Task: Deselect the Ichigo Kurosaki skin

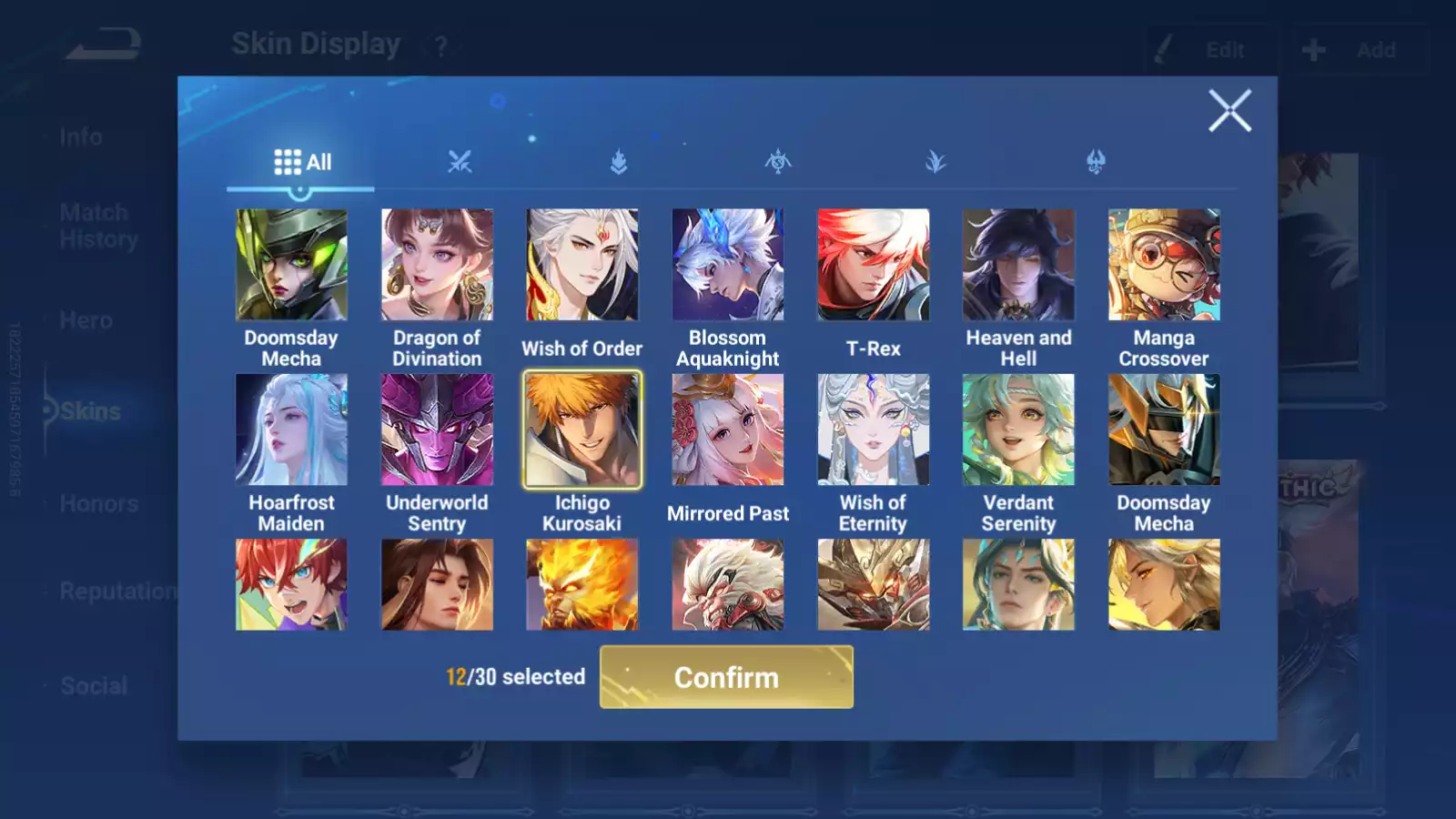Action: pos(582,430)
